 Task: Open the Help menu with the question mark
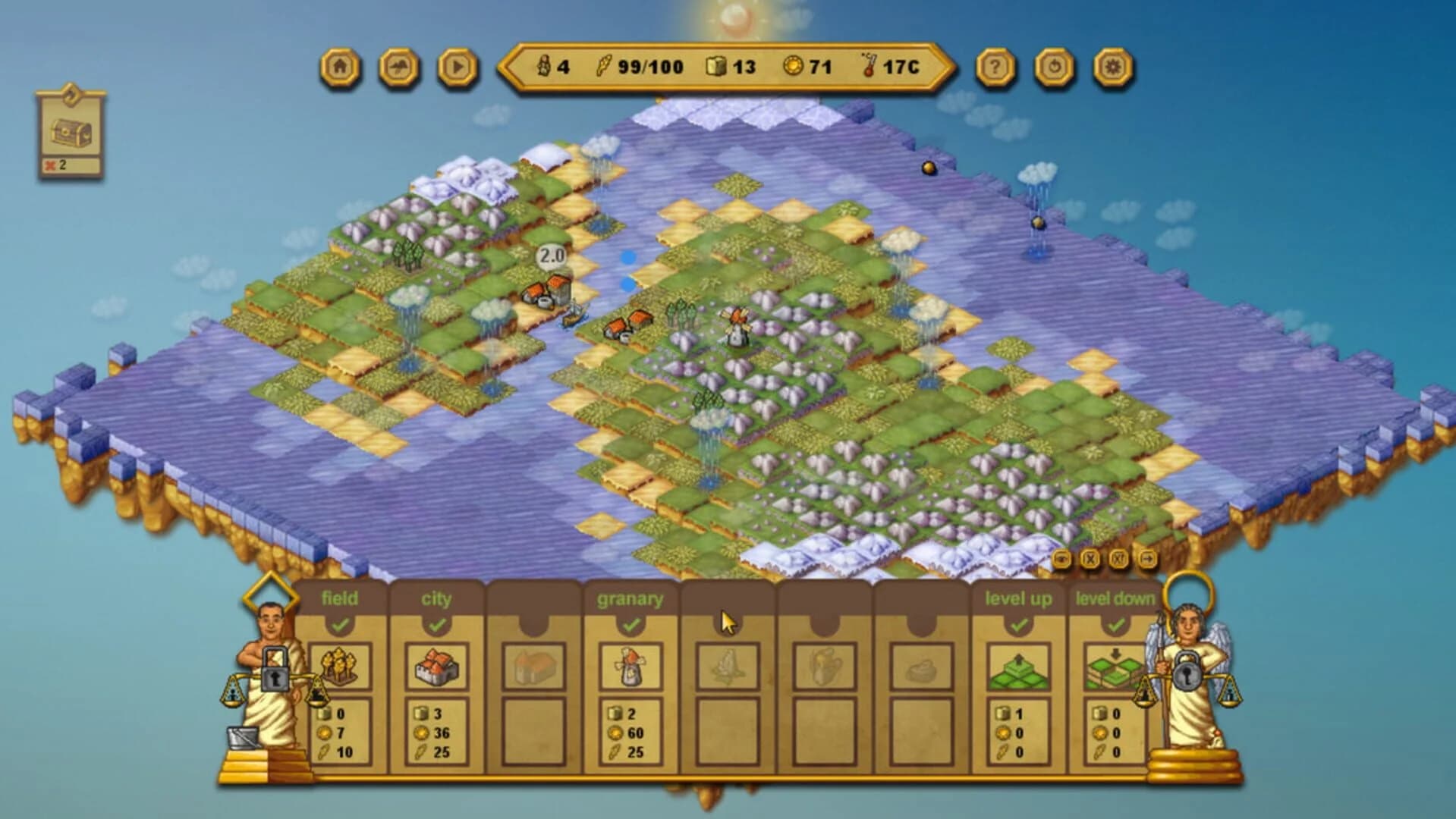(994, 69)
